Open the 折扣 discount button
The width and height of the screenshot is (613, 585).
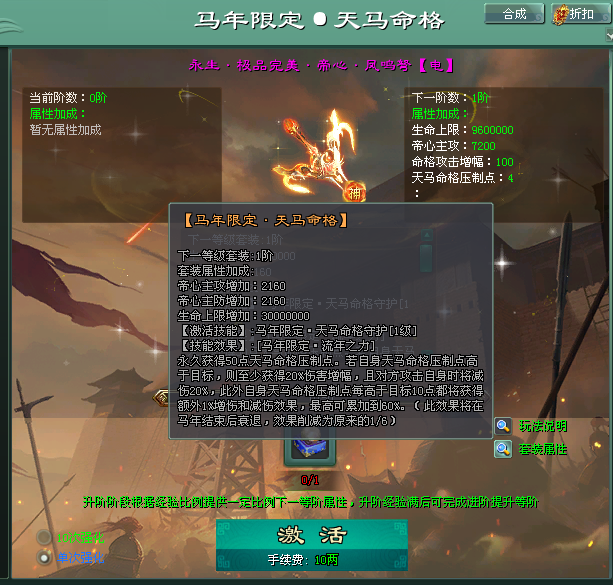coord(575,14)
